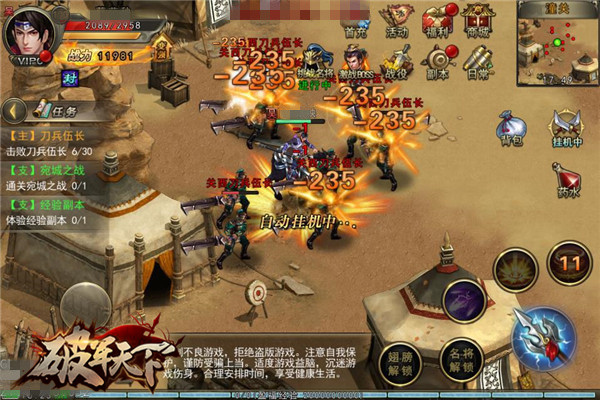The image size is (600, 400).
Task: Toggle the 挂机中 auto-battle button
Action: click(567, 128)
